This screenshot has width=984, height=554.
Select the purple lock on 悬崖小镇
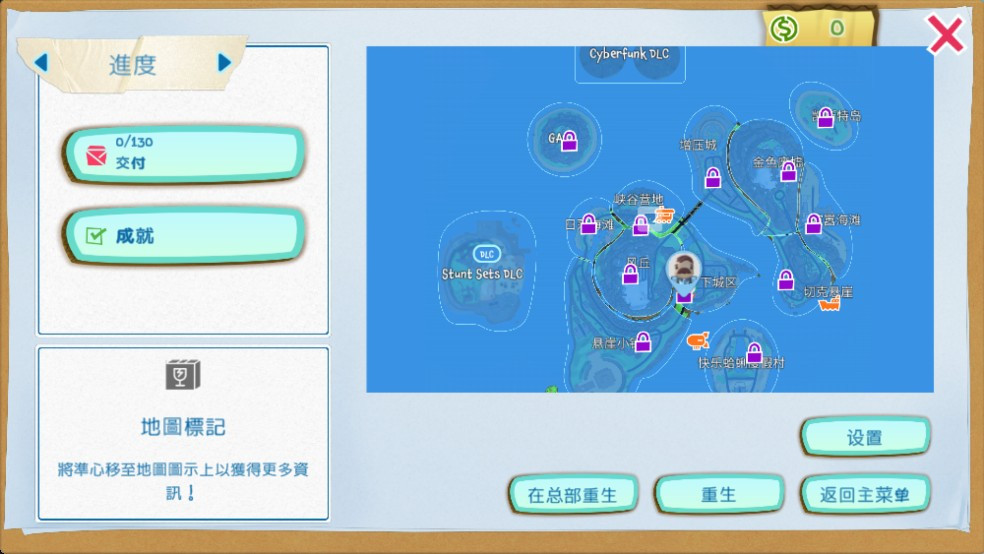pyautogui.click(x=643, y=342)
